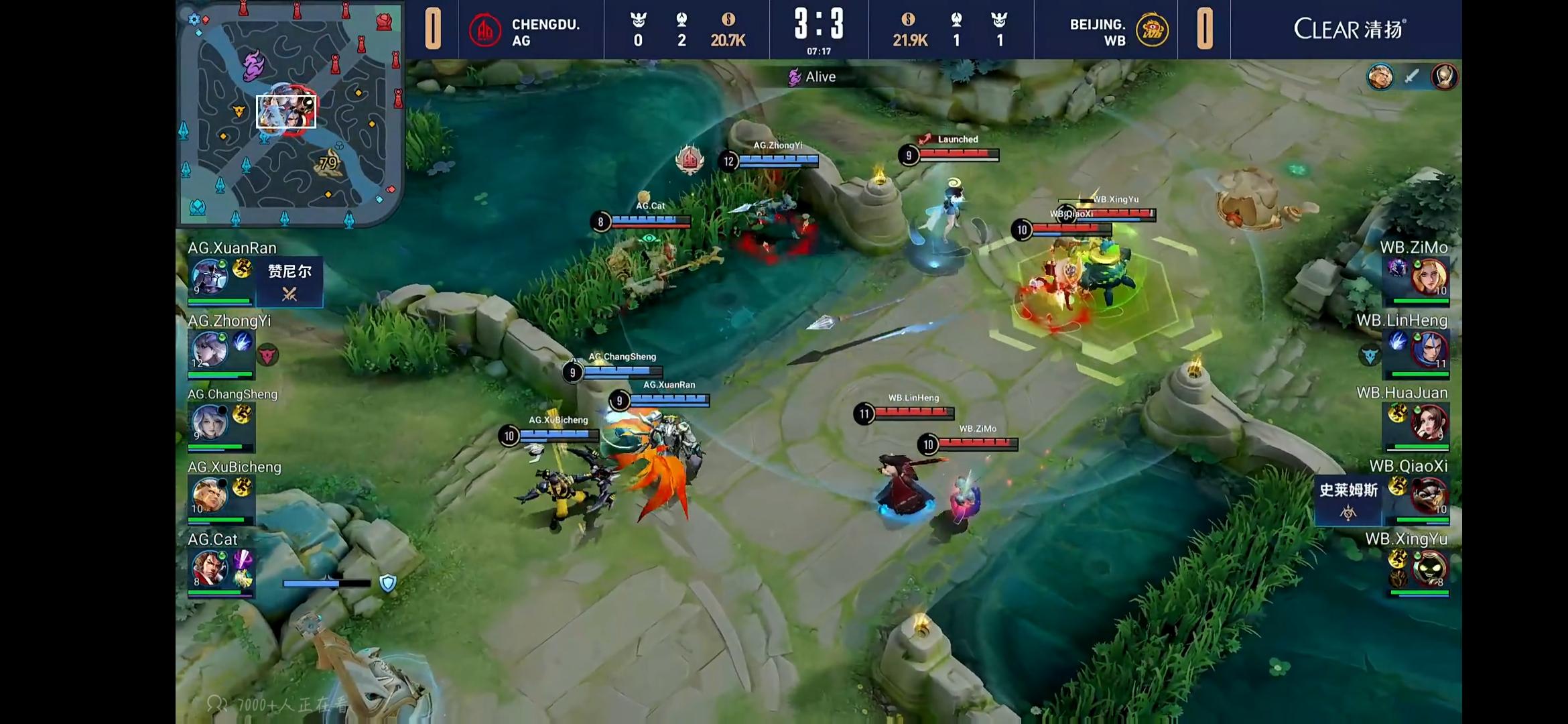
Task: Click the kill-feed sword icon between portraits
Action: [1412, 77]
